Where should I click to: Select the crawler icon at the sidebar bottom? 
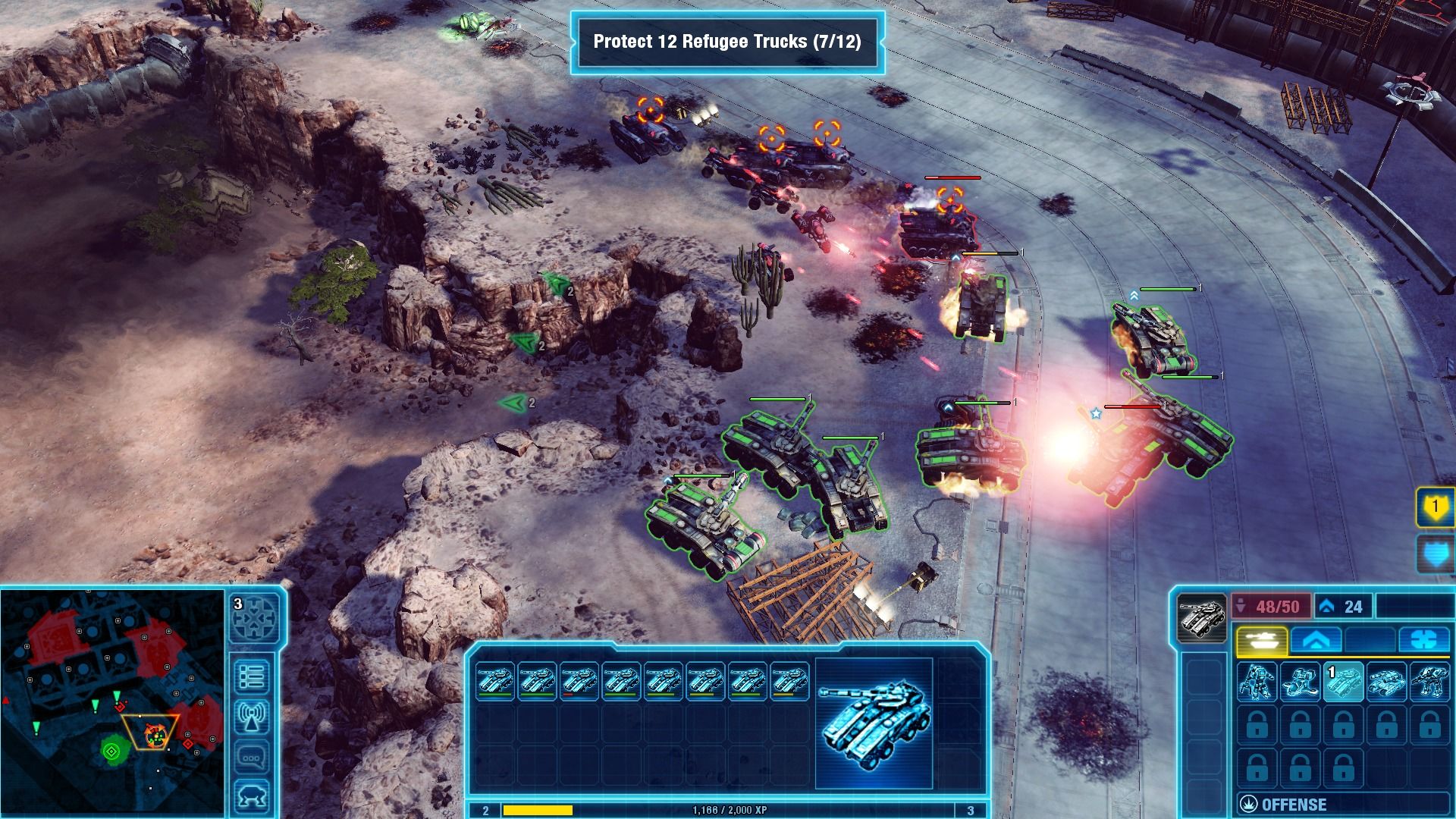[251, 794]
